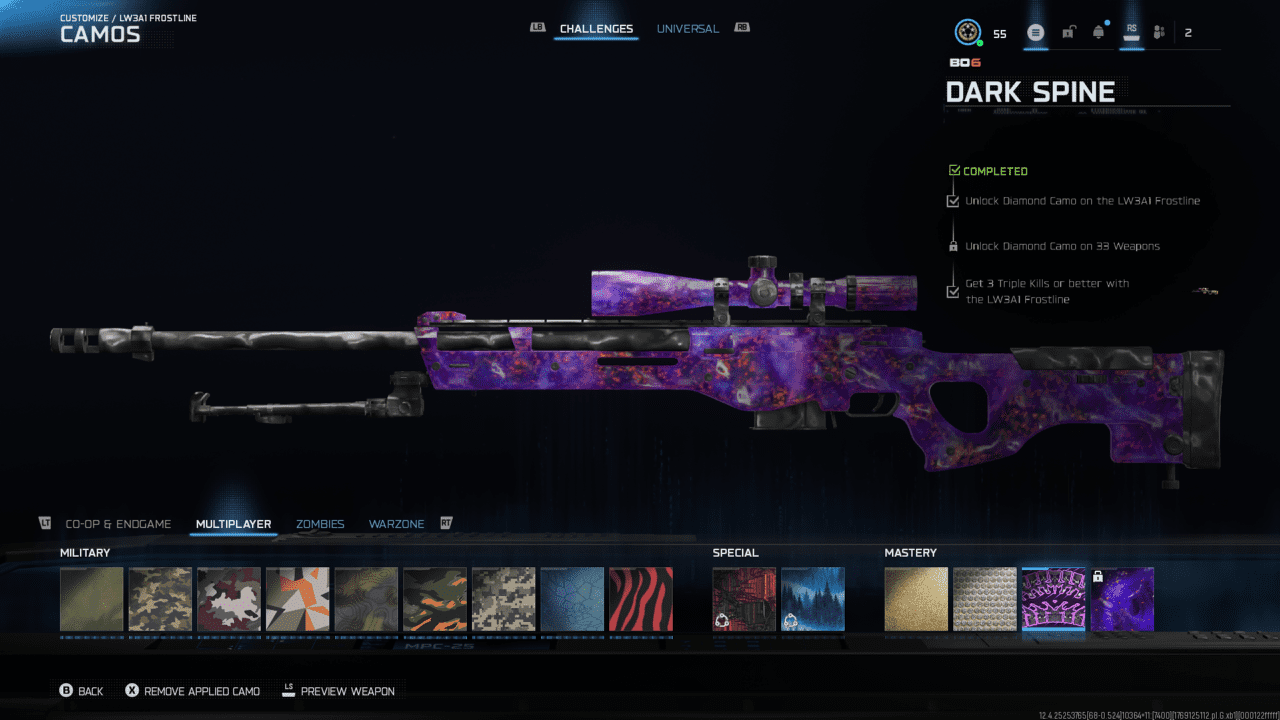This screenshot has height=720, width=1280.
Task: Pick the blue forest special camo
Action: click(x=813, y=600)
